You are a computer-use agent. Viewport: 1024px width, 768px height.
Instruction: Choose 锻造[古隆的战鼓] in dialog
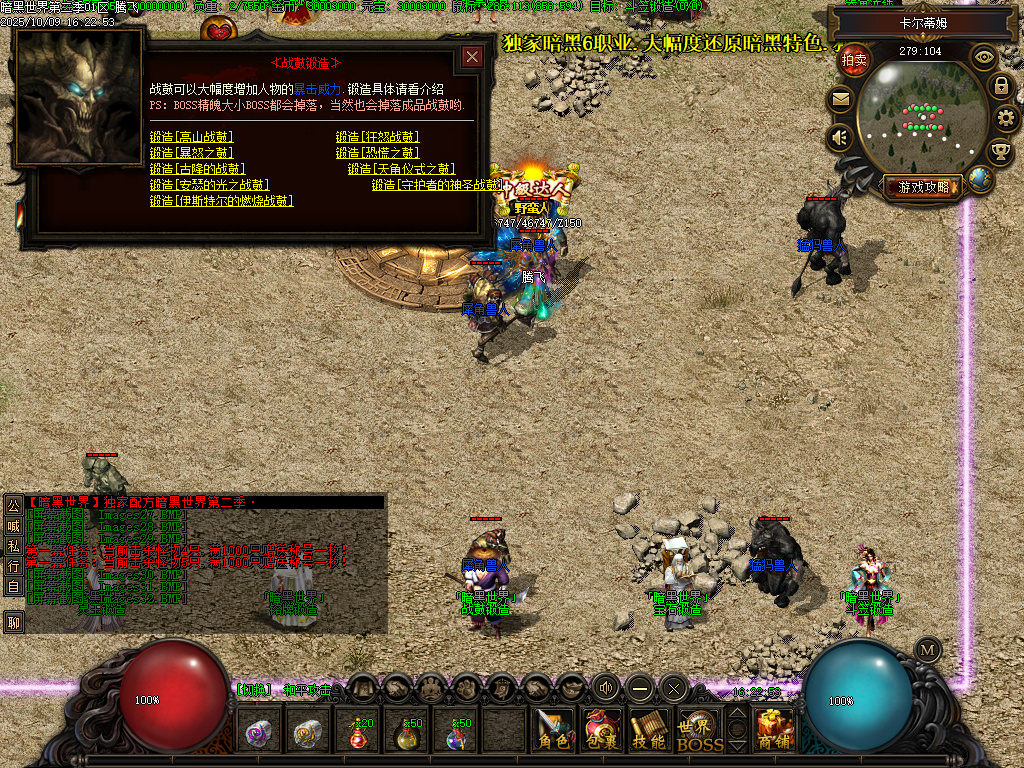(197, 169)
